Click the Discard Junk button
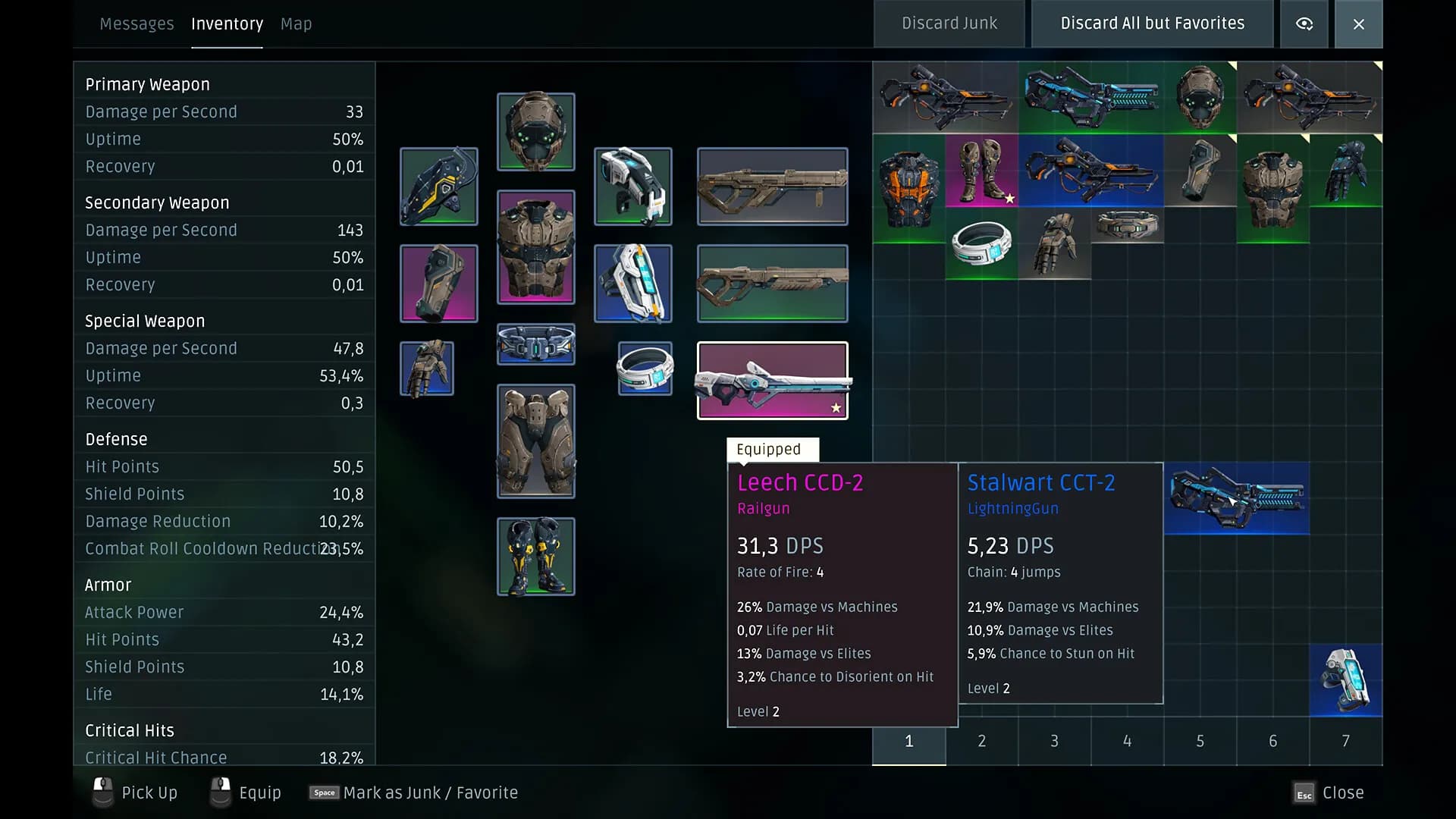 point(949,24)
